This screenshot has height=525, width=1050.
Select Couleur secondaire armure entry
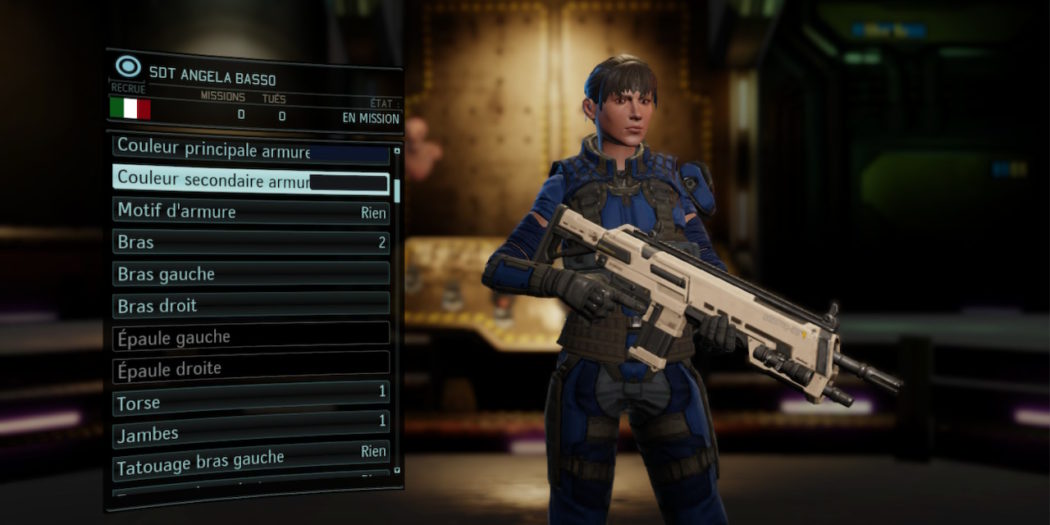250,180
